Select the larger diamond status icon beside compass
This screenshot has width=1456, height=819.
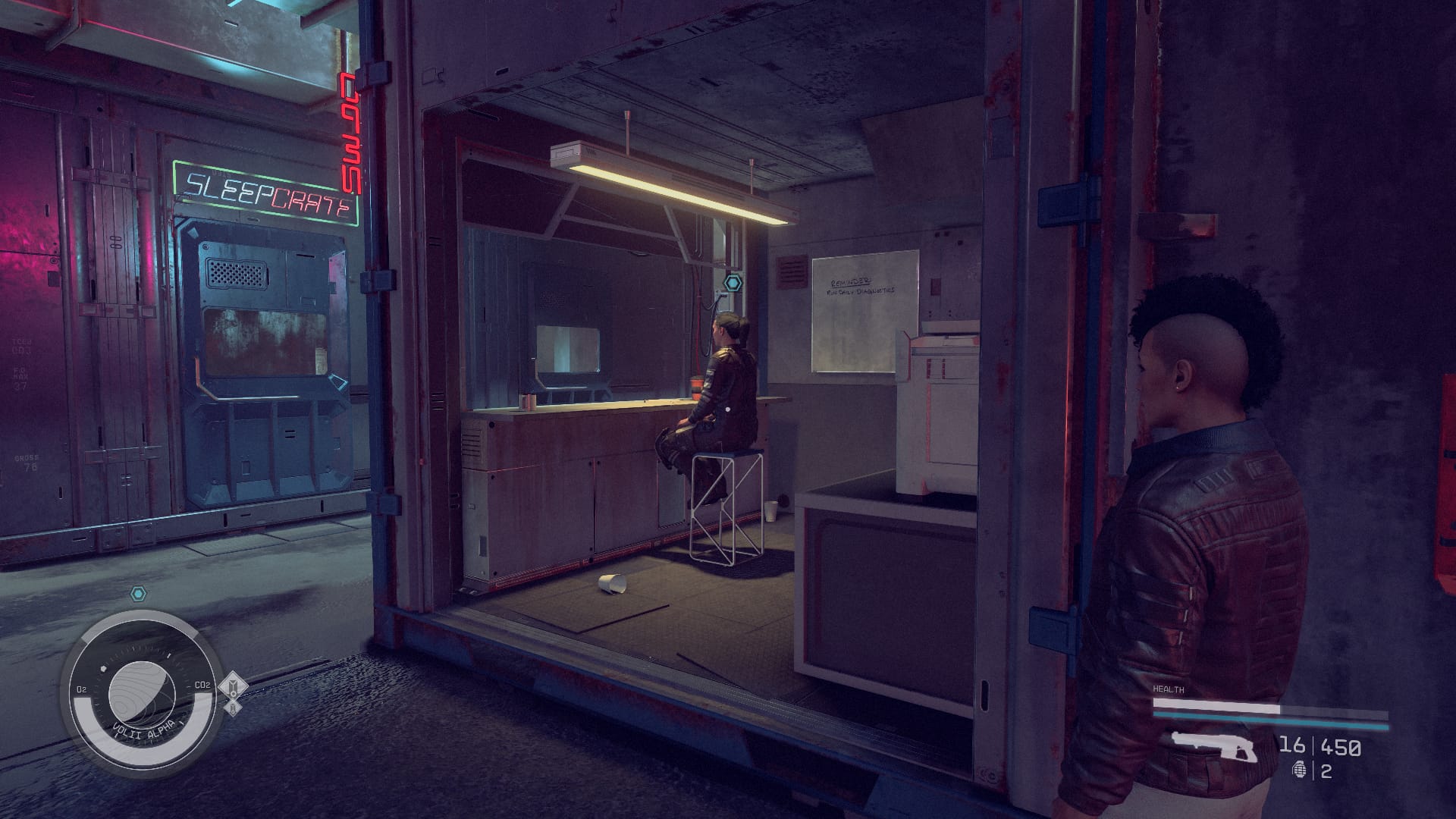[233, 687]
